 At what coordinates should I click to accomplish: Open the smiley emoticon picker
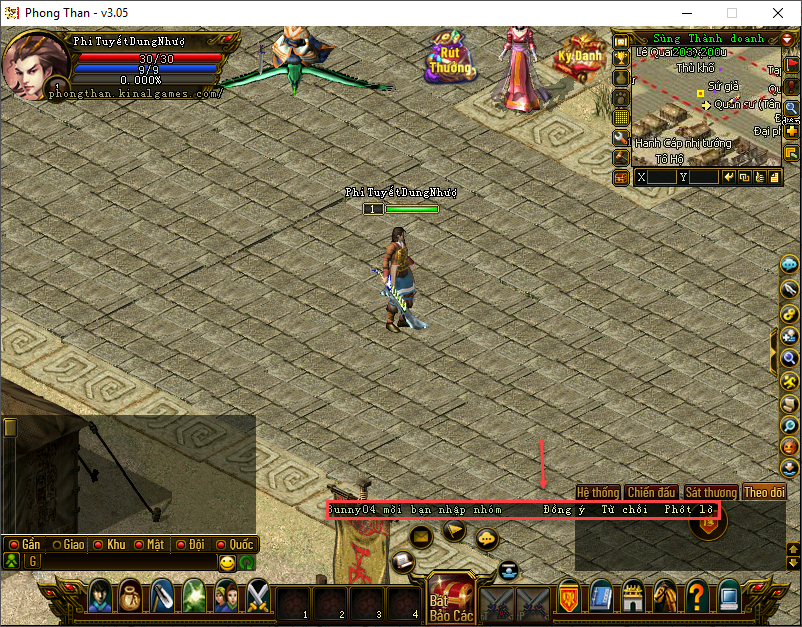(x=227, y=563)
